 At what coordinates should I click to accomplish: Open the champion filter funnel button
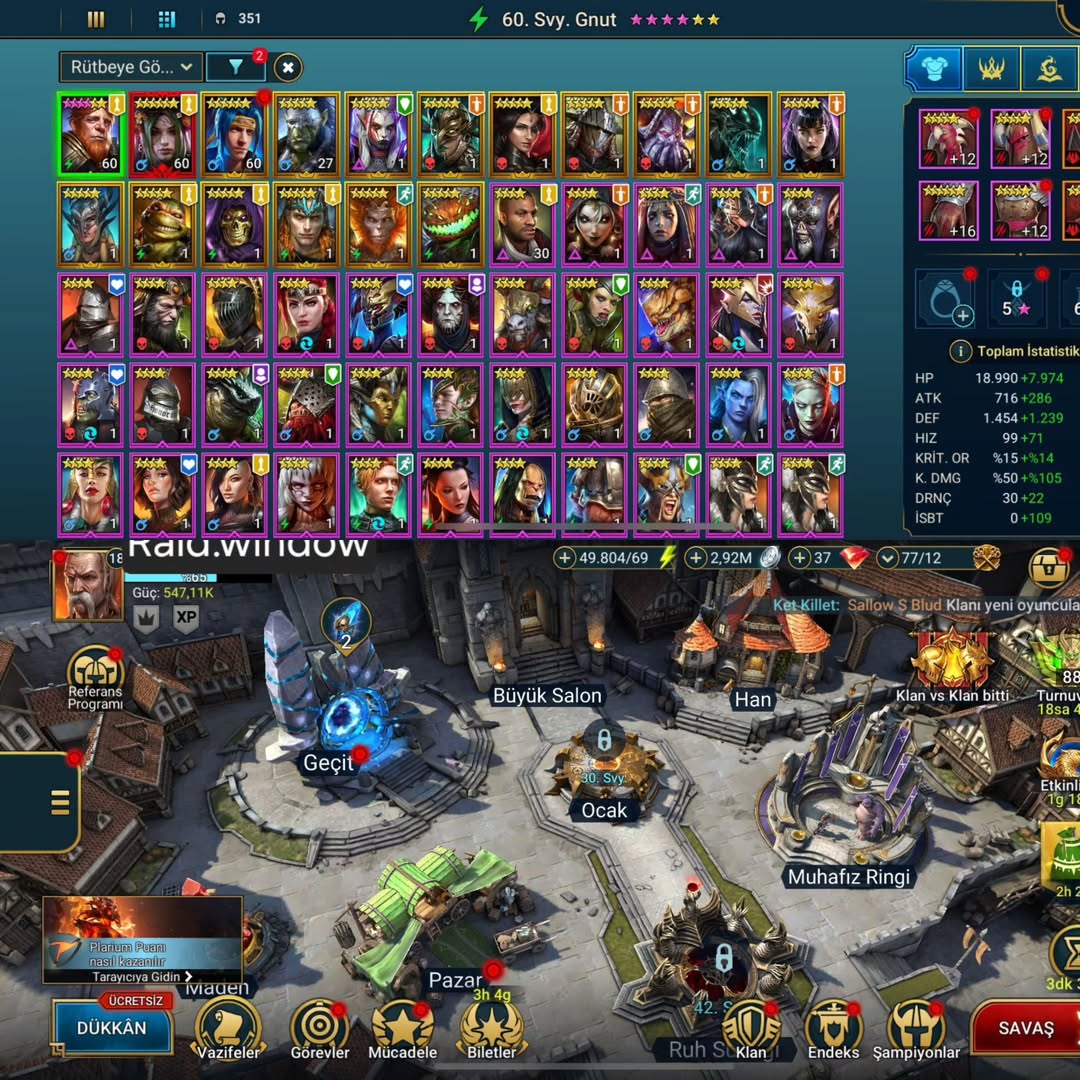tap(236, 67)
